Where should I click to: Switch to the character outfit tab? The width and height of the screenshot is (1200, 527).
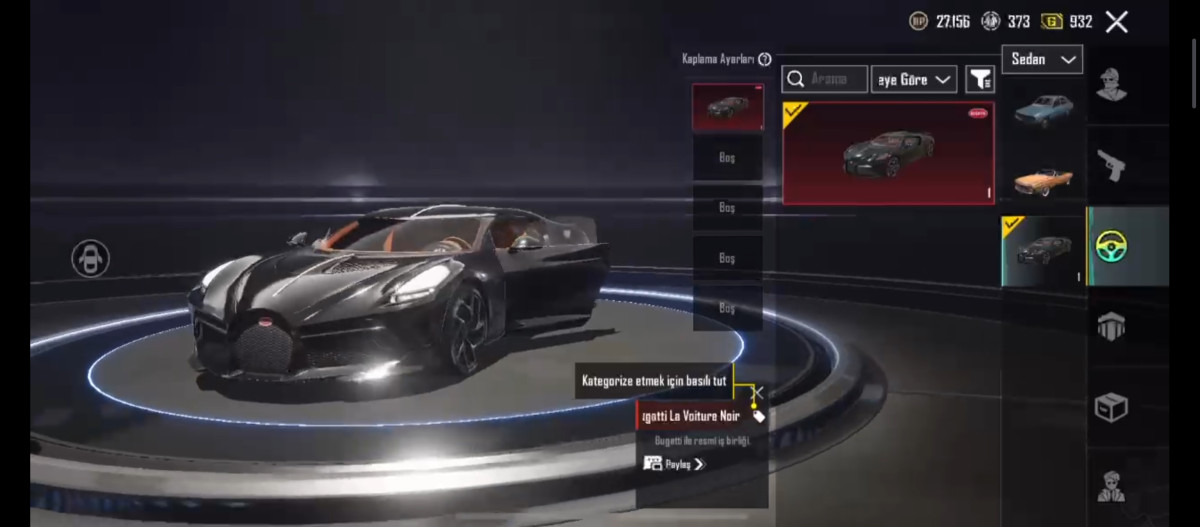point(1111,84)
